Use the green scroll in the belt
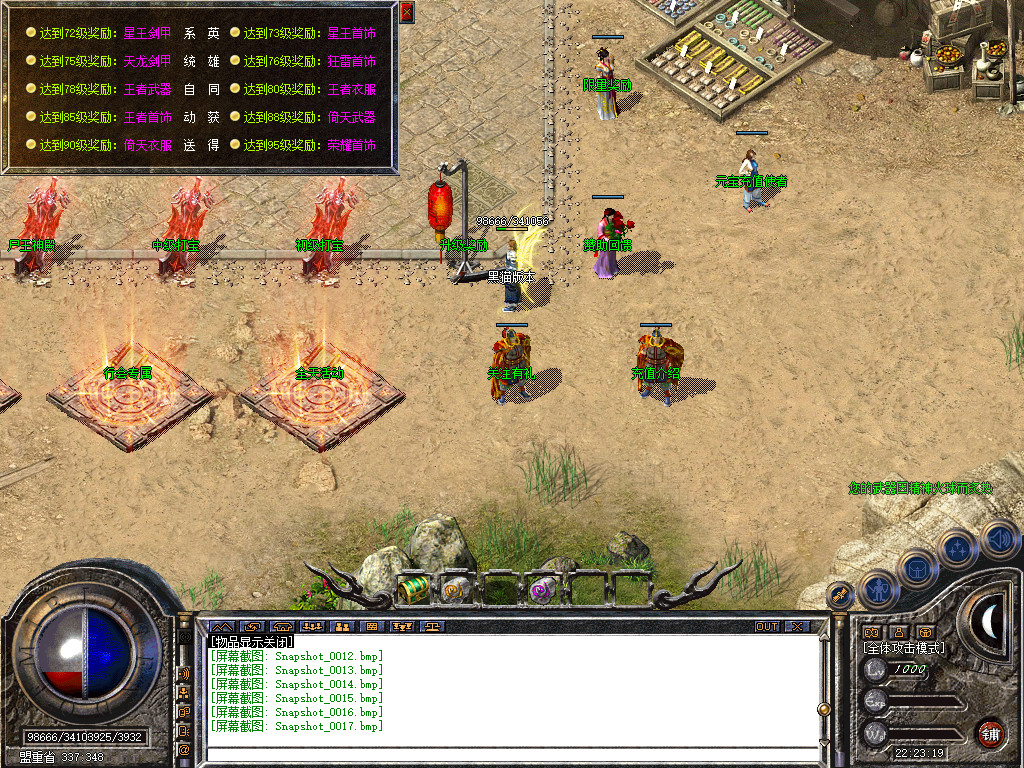The height and width of the screenshot is (768, 1024). pos(412,590)
